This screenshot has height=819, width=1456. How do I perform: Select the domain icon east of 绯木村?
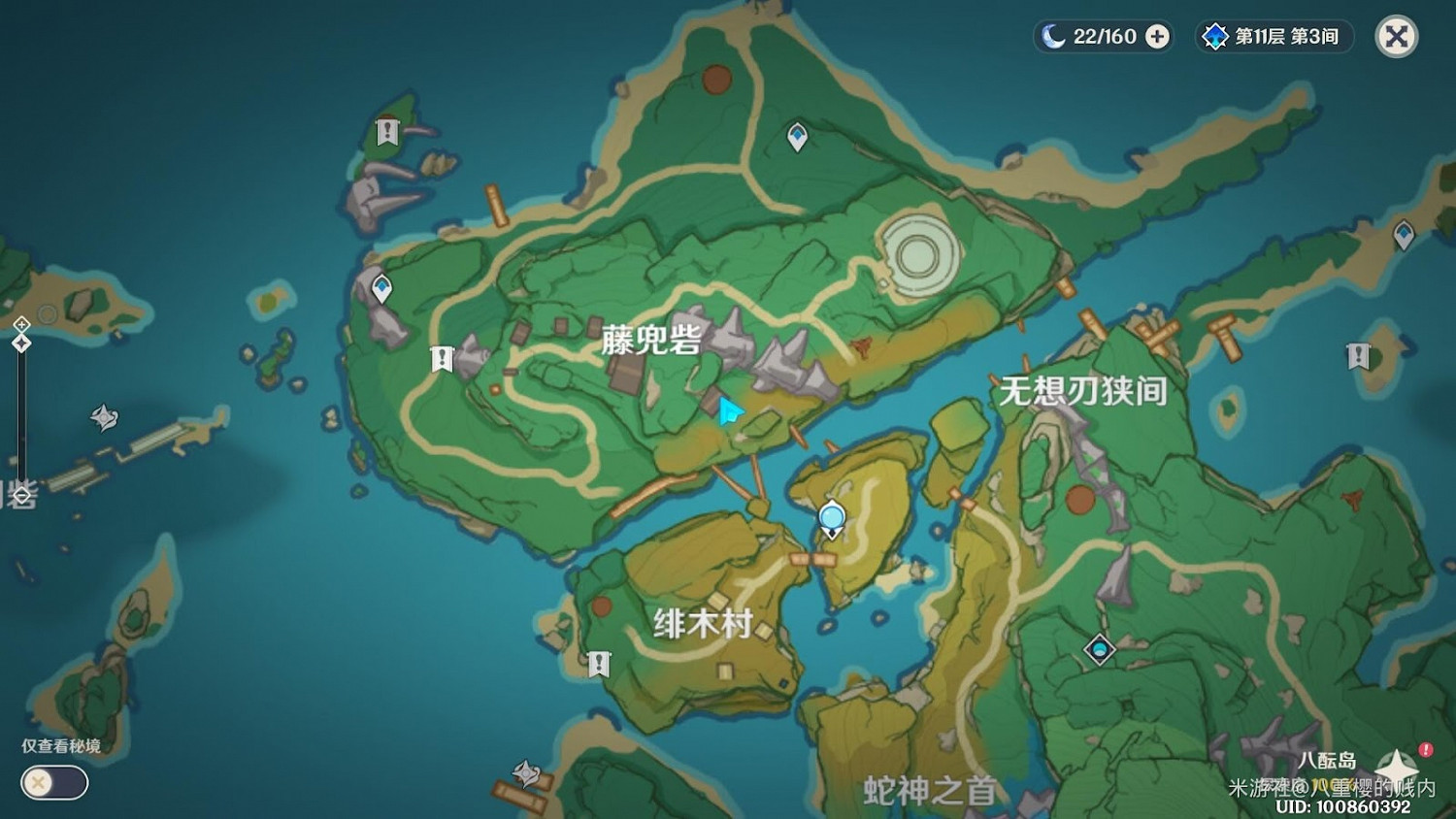pyautogui.click(x=1098, y=647)
